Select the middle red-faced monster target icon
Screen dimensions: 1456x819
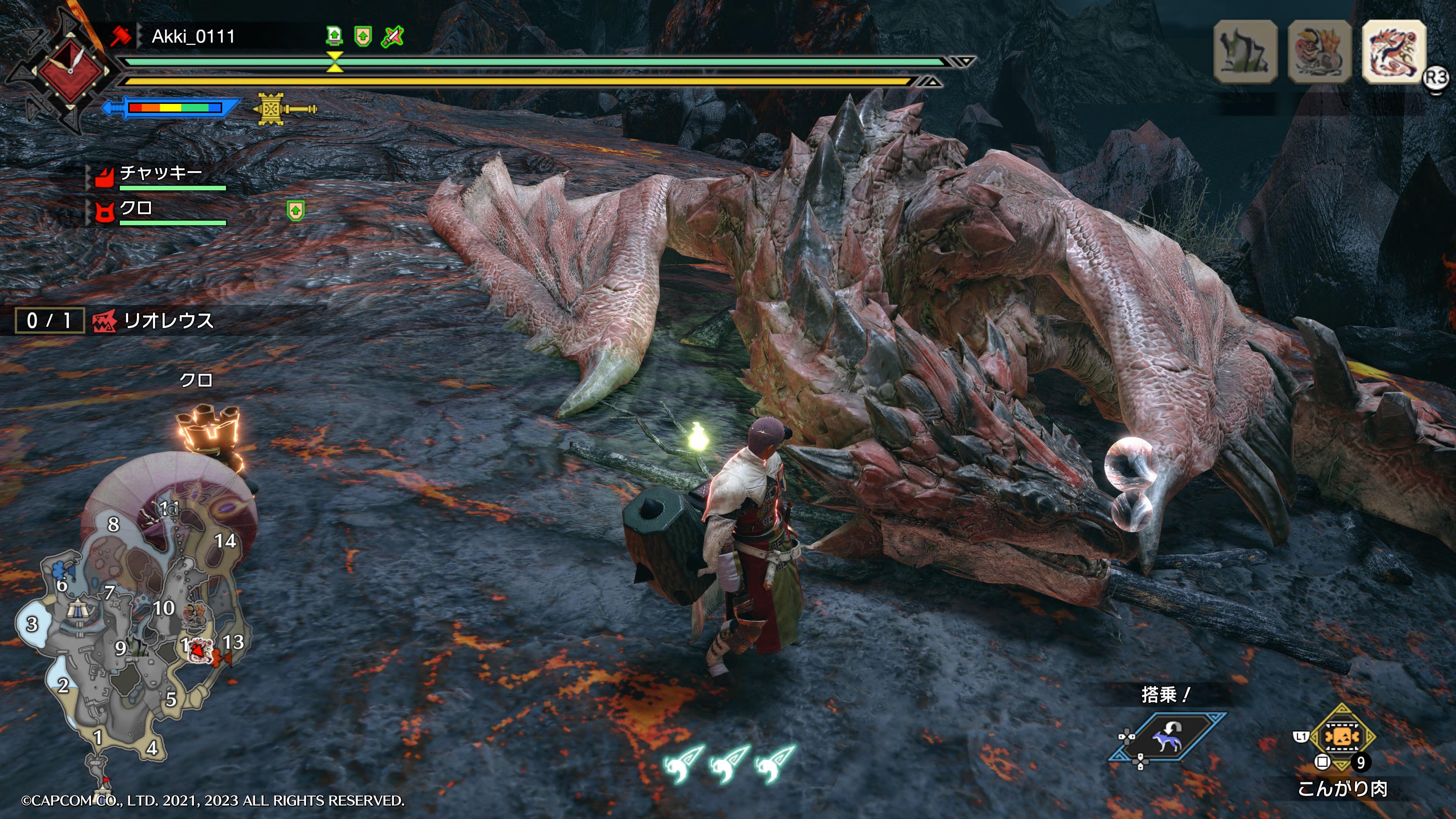click(x=1319, y=52)
